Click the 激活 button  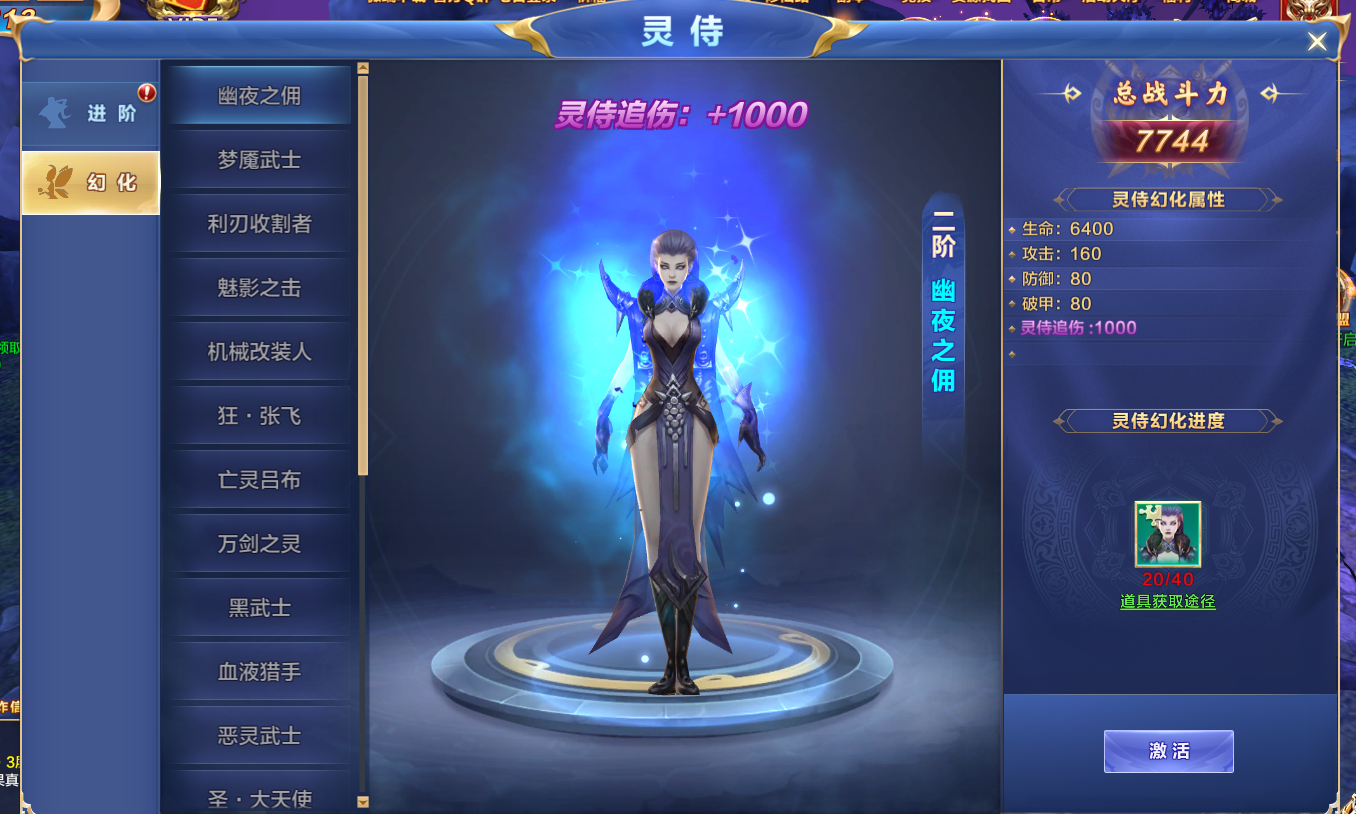(1168, 751)
